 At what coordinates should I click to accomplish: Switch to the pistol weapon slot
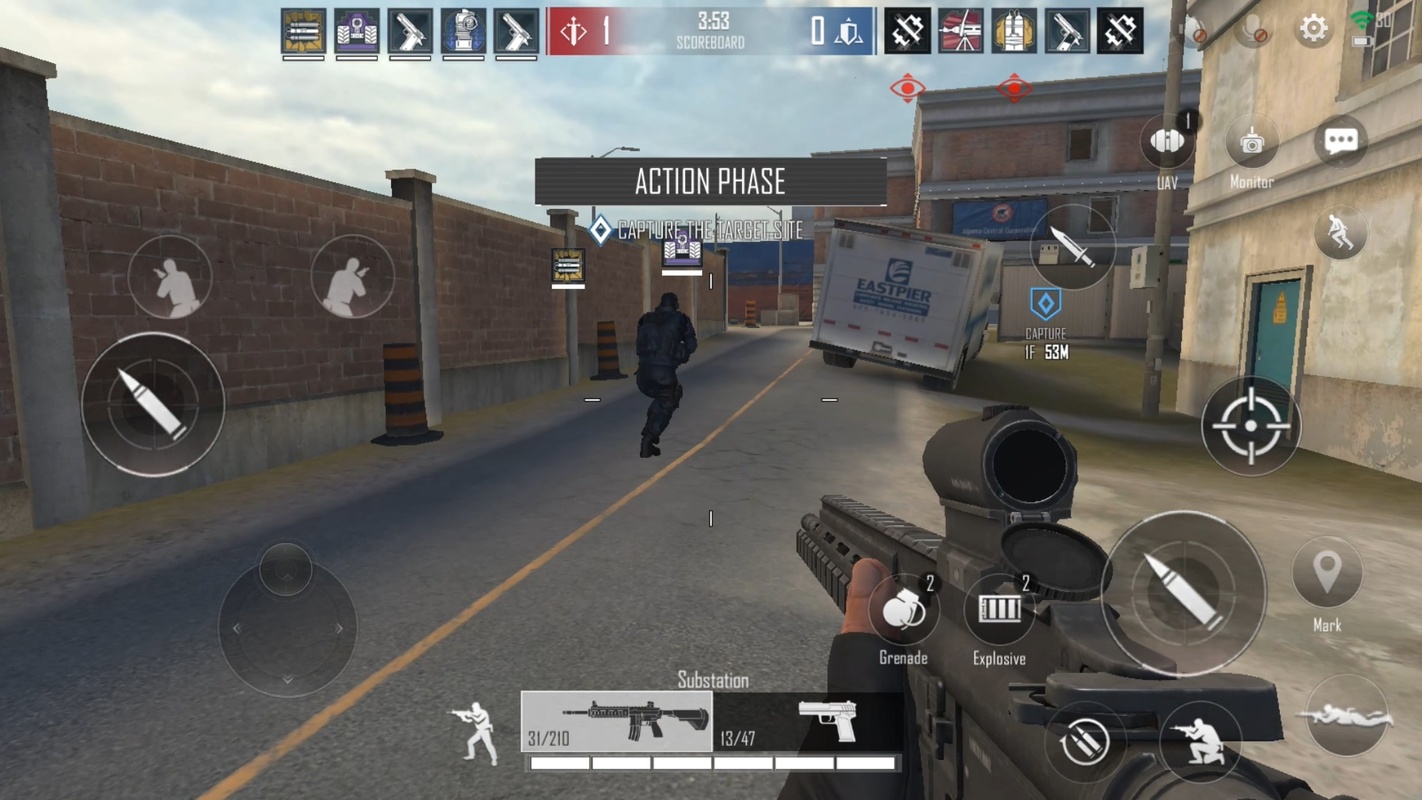tap(806, 722)
